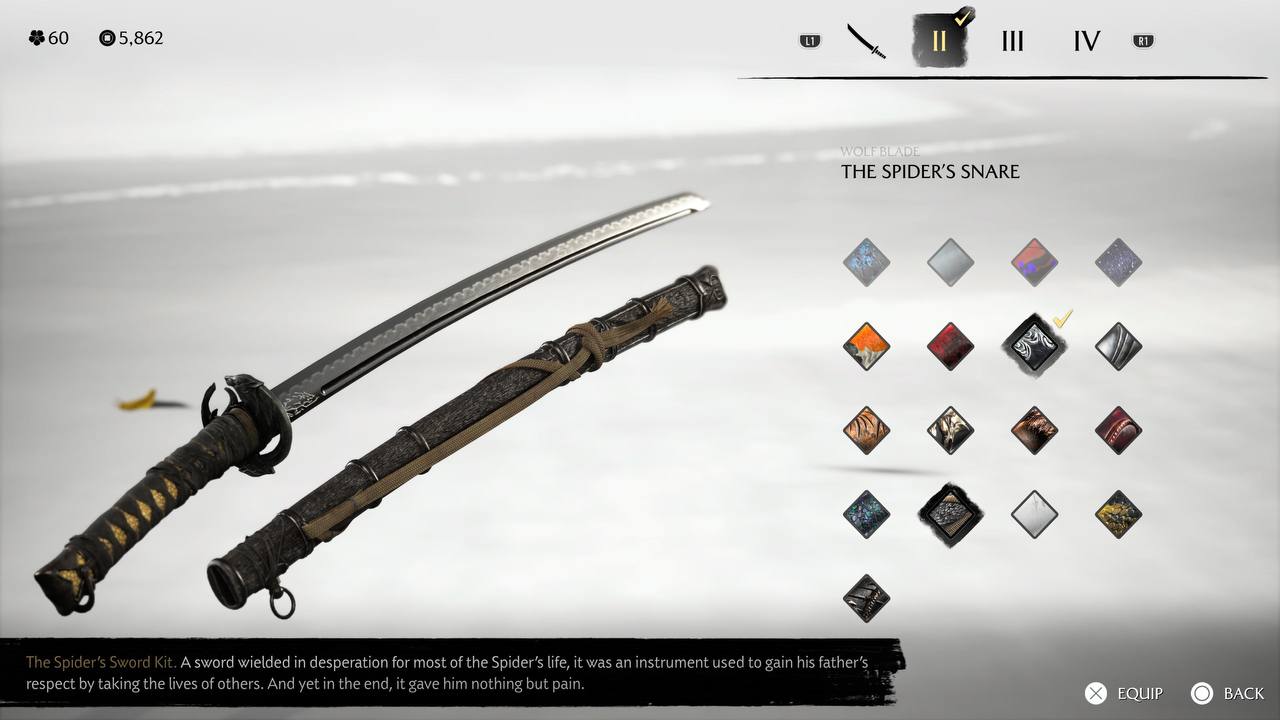Choose the orange sword kit swatch
Screen dimensions: 1280x720
click(x=866, y=347)
